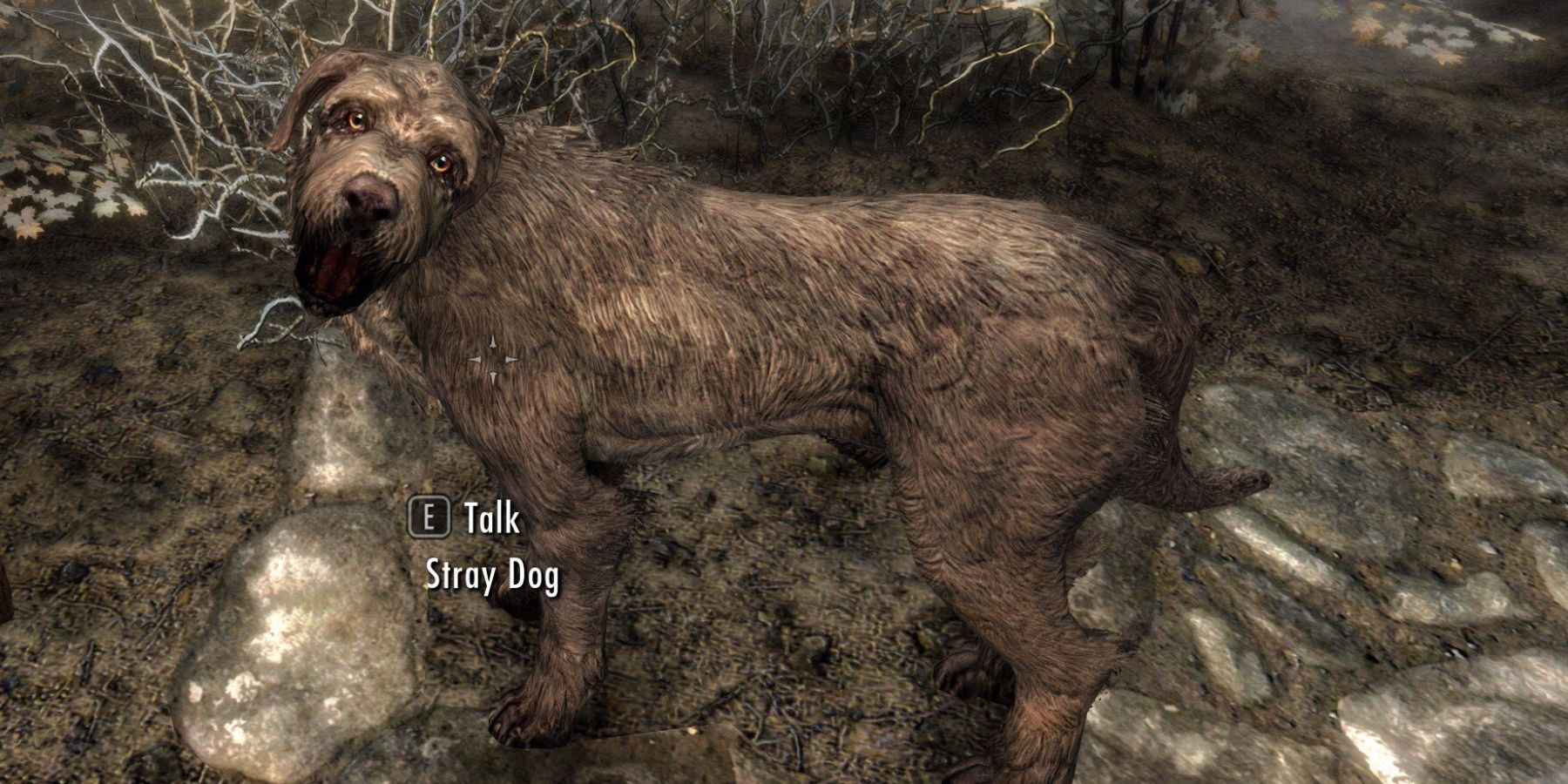The image size is (1568, 784).
Task: Click the stone path in the bottom-right corner
Action: (1437, 723)
